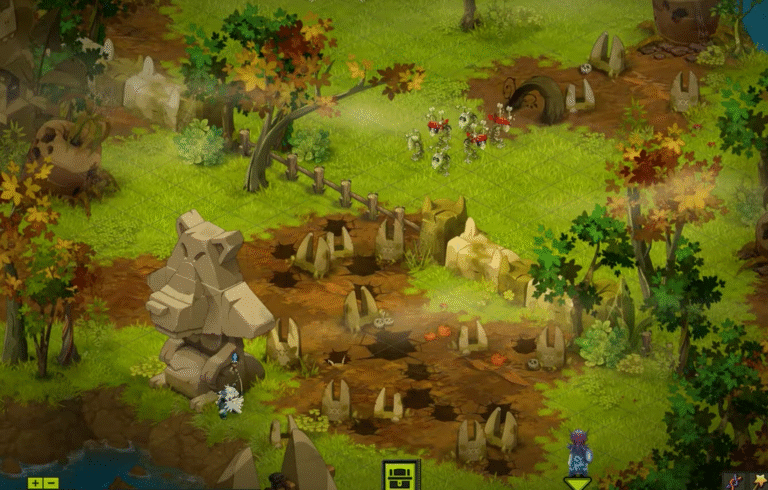
Task: Open the green treasure chest inventory button
Action: (402, 474)
